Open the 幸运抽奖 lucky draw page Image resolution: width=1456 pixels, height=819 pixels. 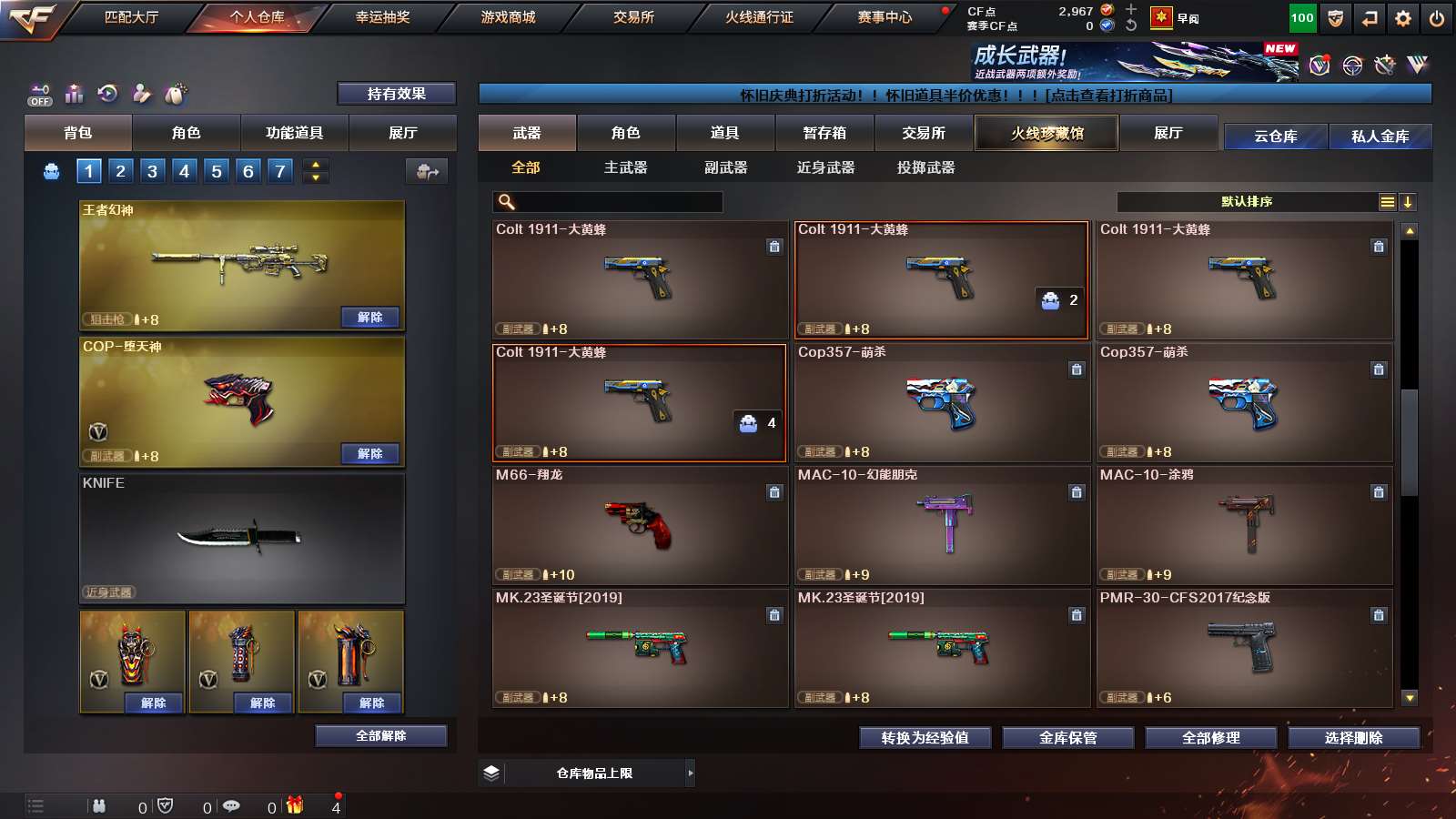click(382, 17)
